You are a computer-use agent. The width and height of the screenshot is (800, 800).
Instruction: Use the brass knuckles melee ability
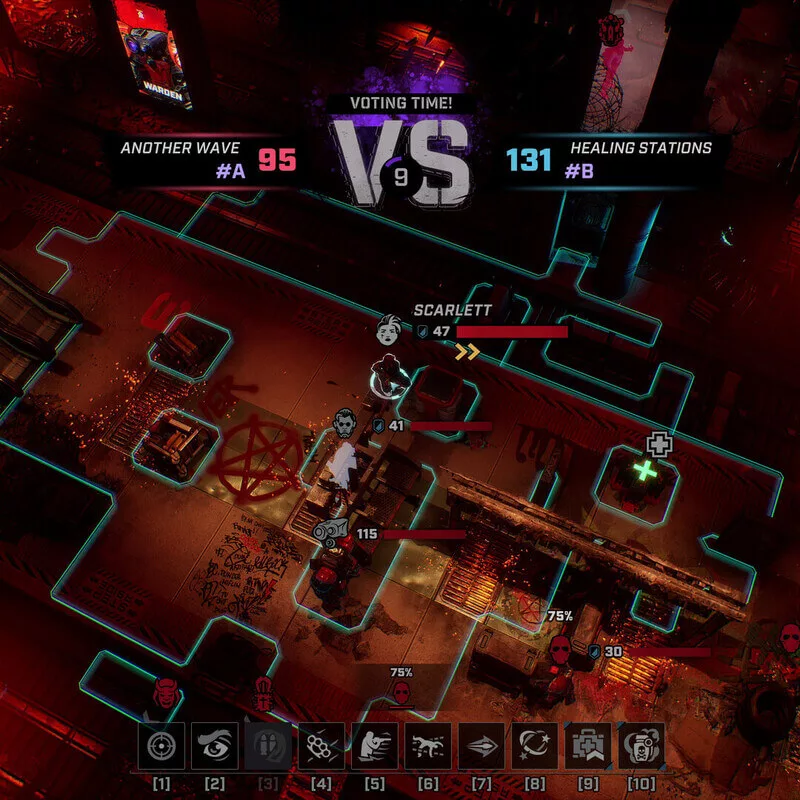[321, 747]
